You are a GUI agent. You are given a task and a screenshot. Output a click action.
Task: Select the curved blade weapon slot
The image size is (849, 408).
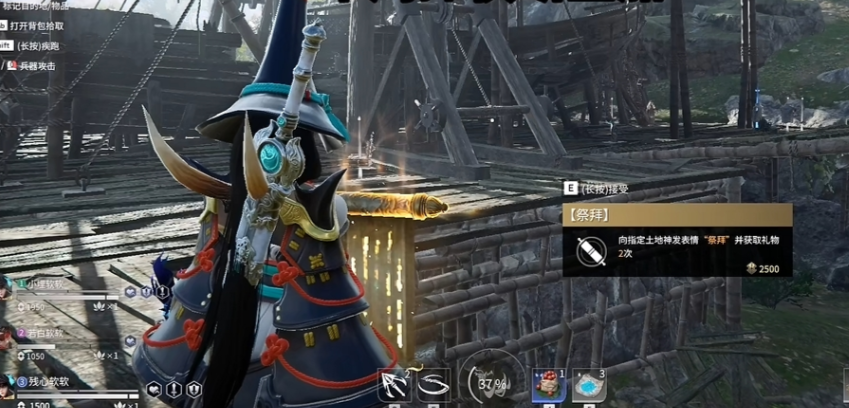pyautogui.click(x=433, y=386)
